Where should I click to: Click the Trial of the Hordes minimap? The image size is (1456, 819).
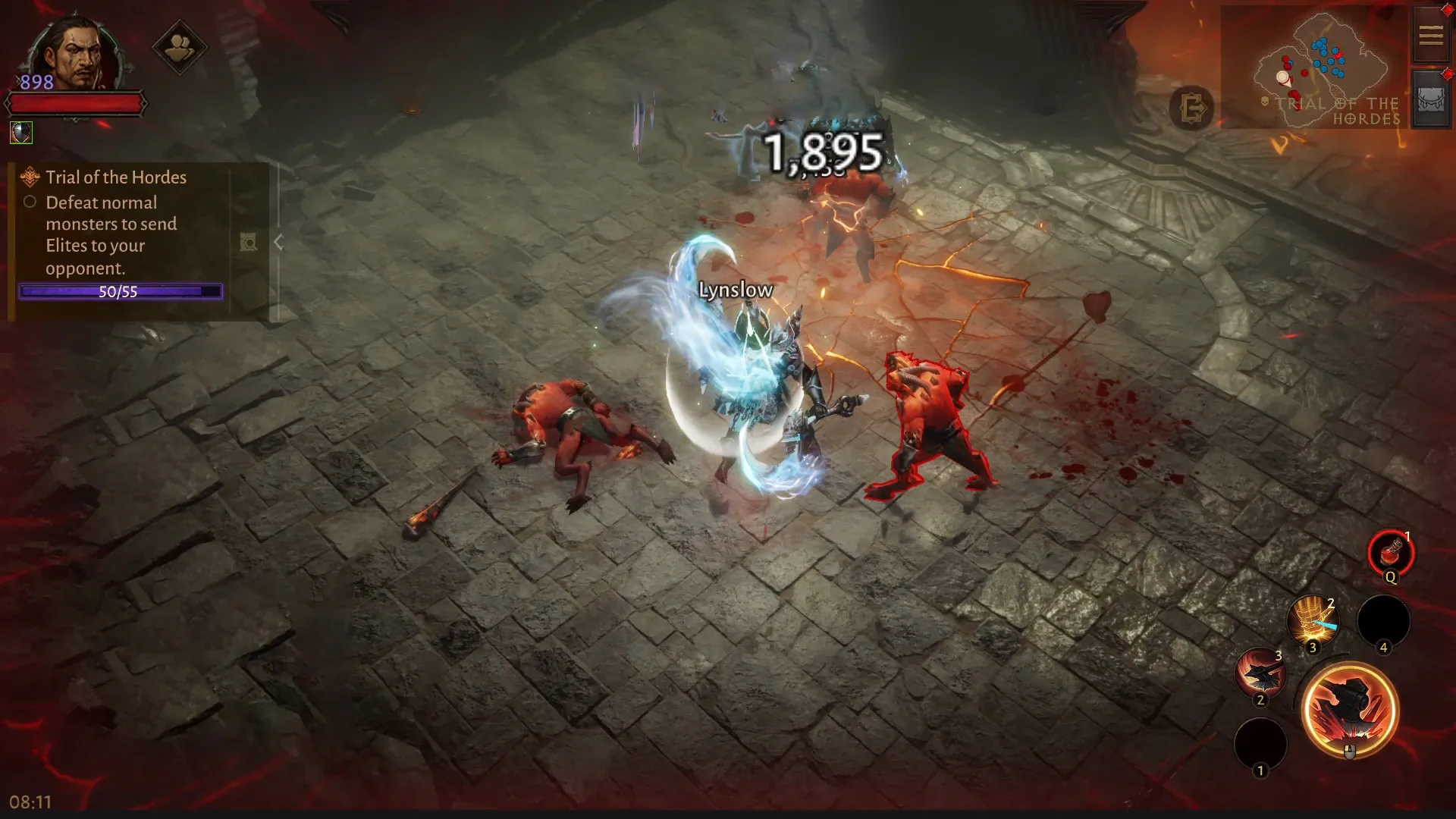point(1318,68)
